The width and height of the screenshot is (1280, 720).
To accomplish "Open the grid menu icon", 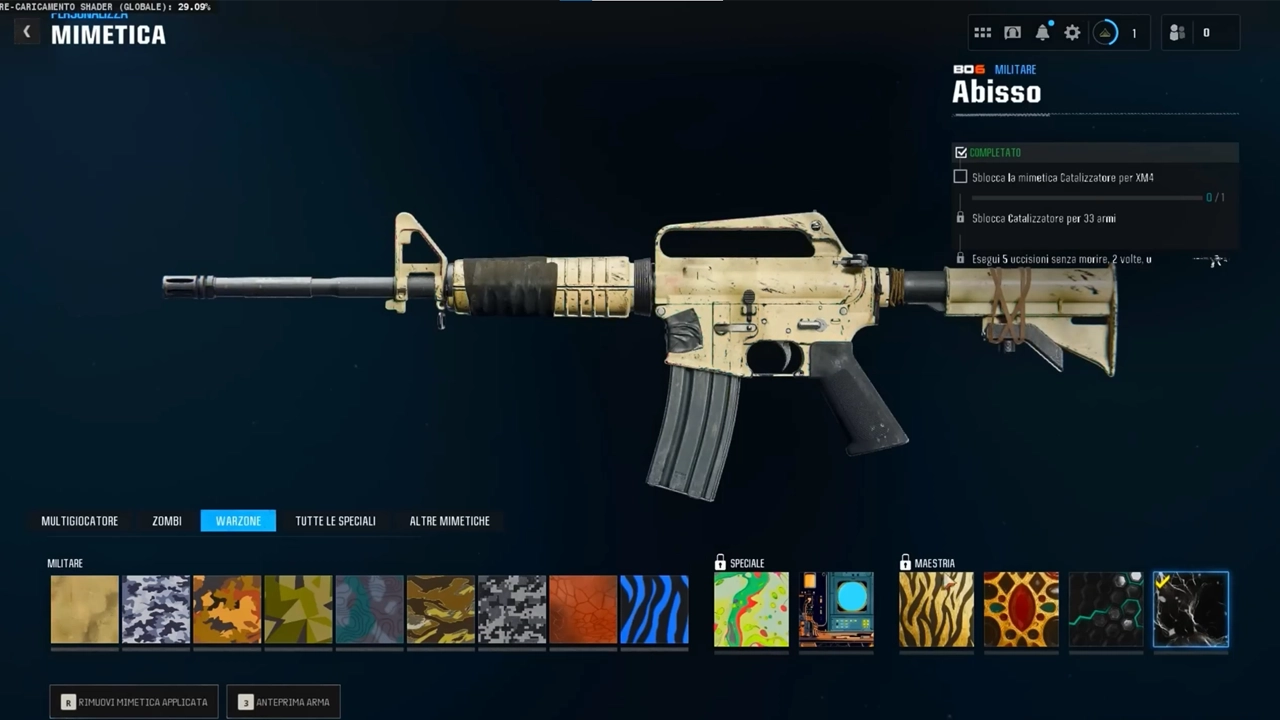I will 982,33.
